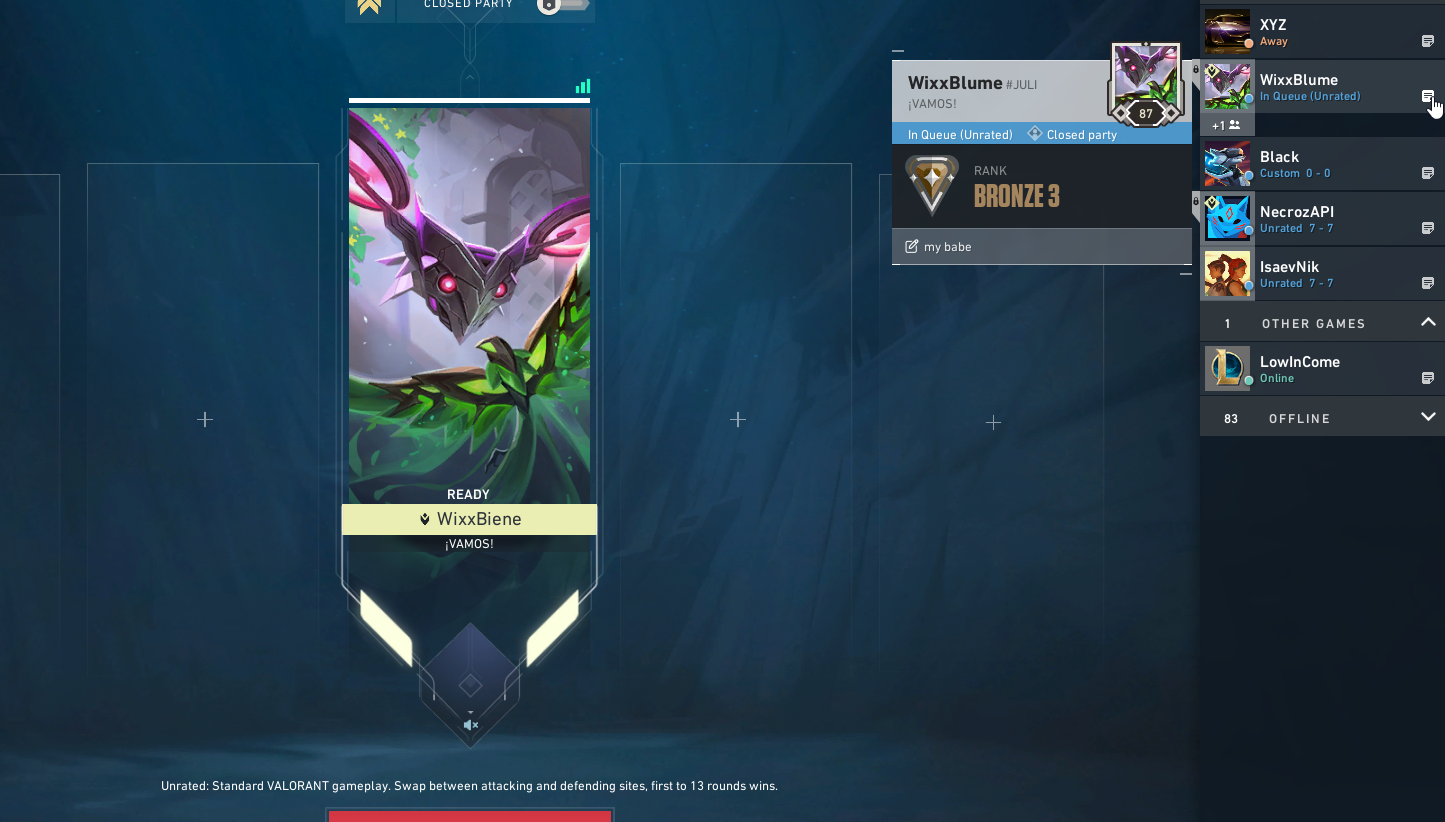The image size is (1445, 822).
Task: Expand the Offline friends section
Action: (1427, 417)
